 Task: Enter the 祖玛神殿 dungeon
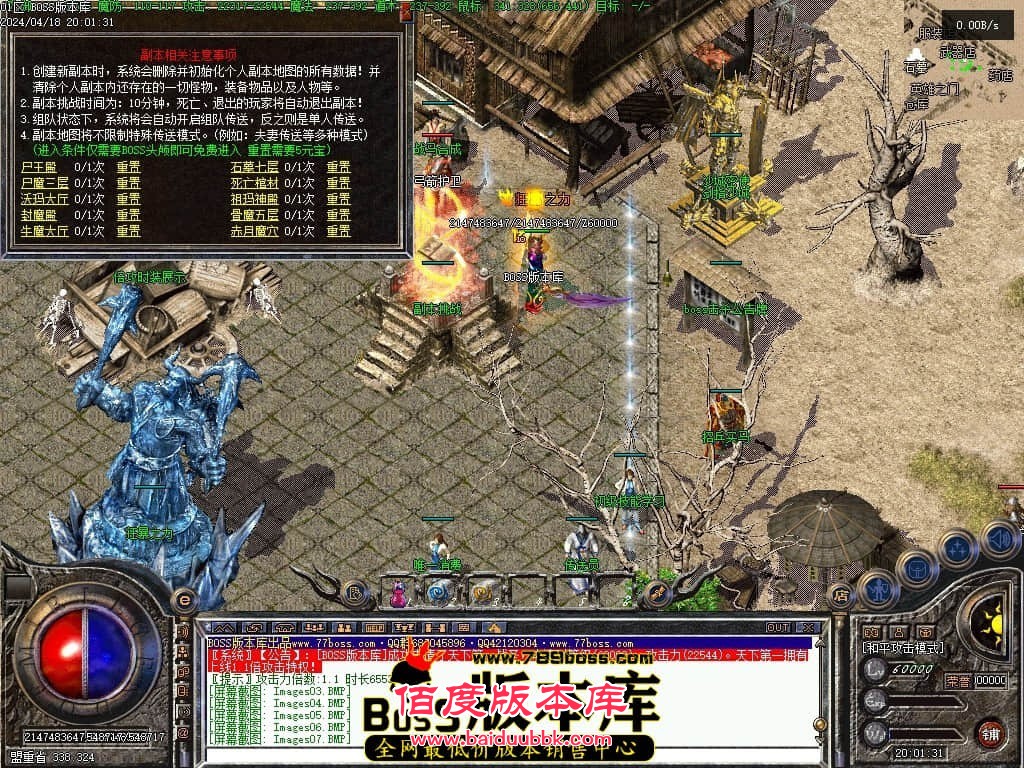(255, 199)
